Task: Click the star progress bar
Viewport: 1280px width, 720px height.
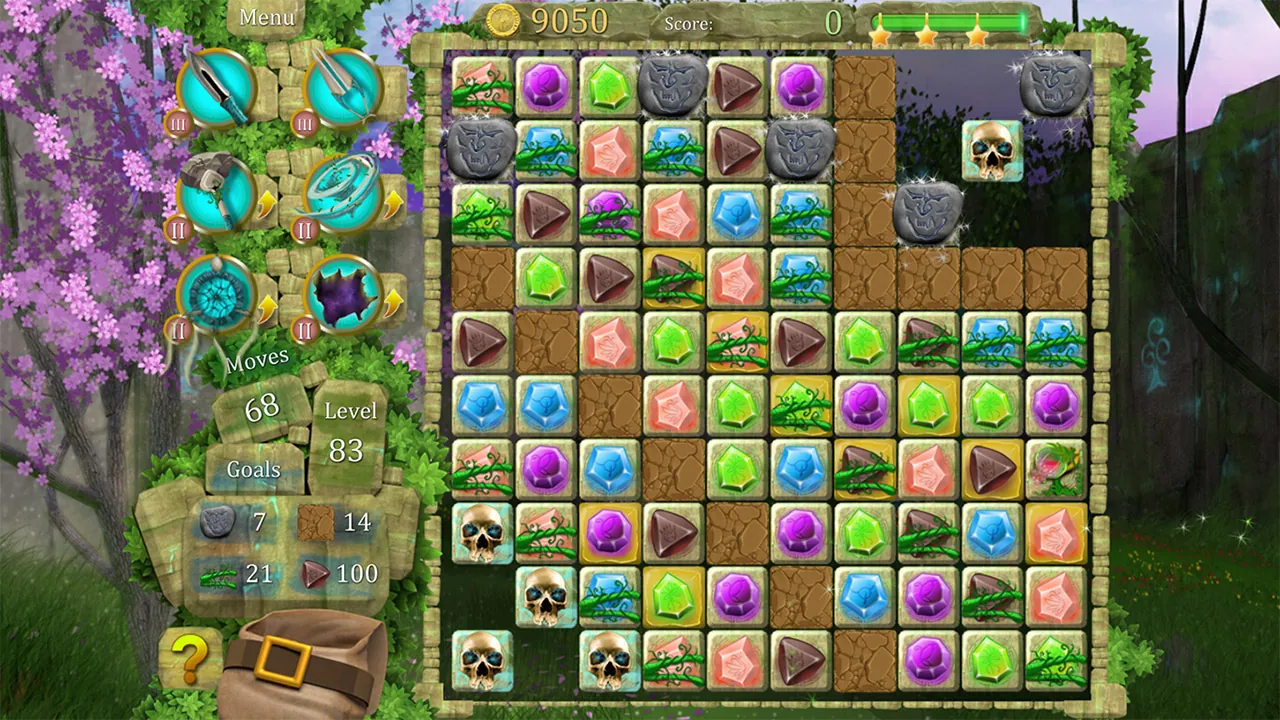Action: (950, 18)
